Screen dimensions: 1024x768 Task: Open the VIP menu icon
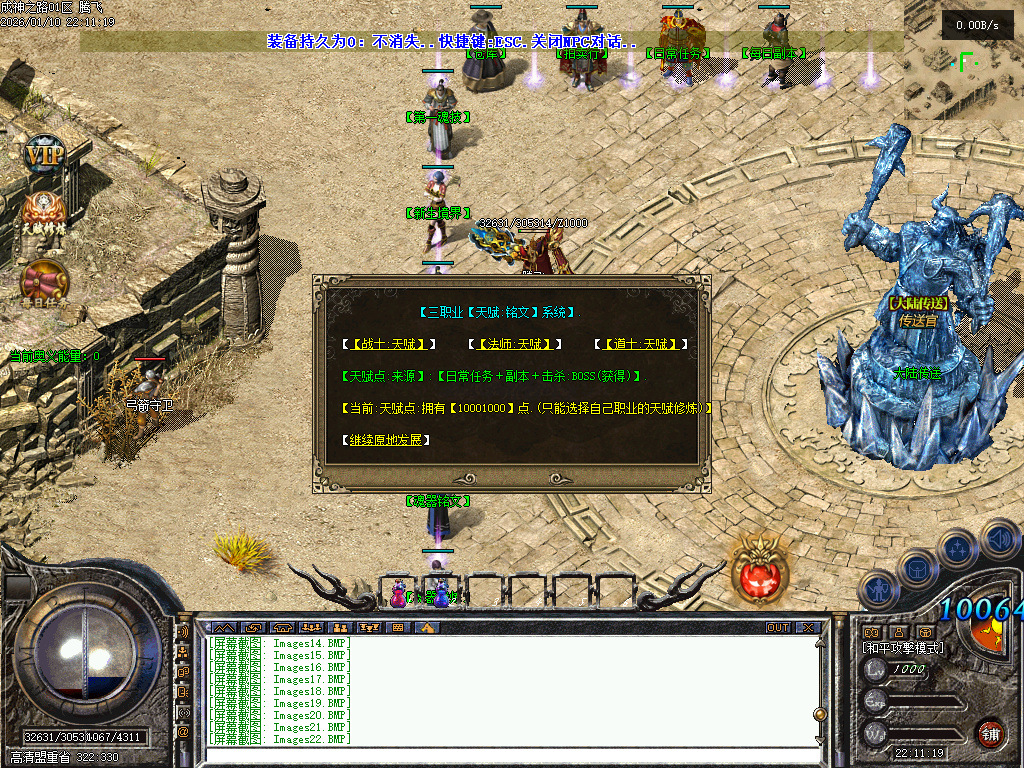[44, 157]
